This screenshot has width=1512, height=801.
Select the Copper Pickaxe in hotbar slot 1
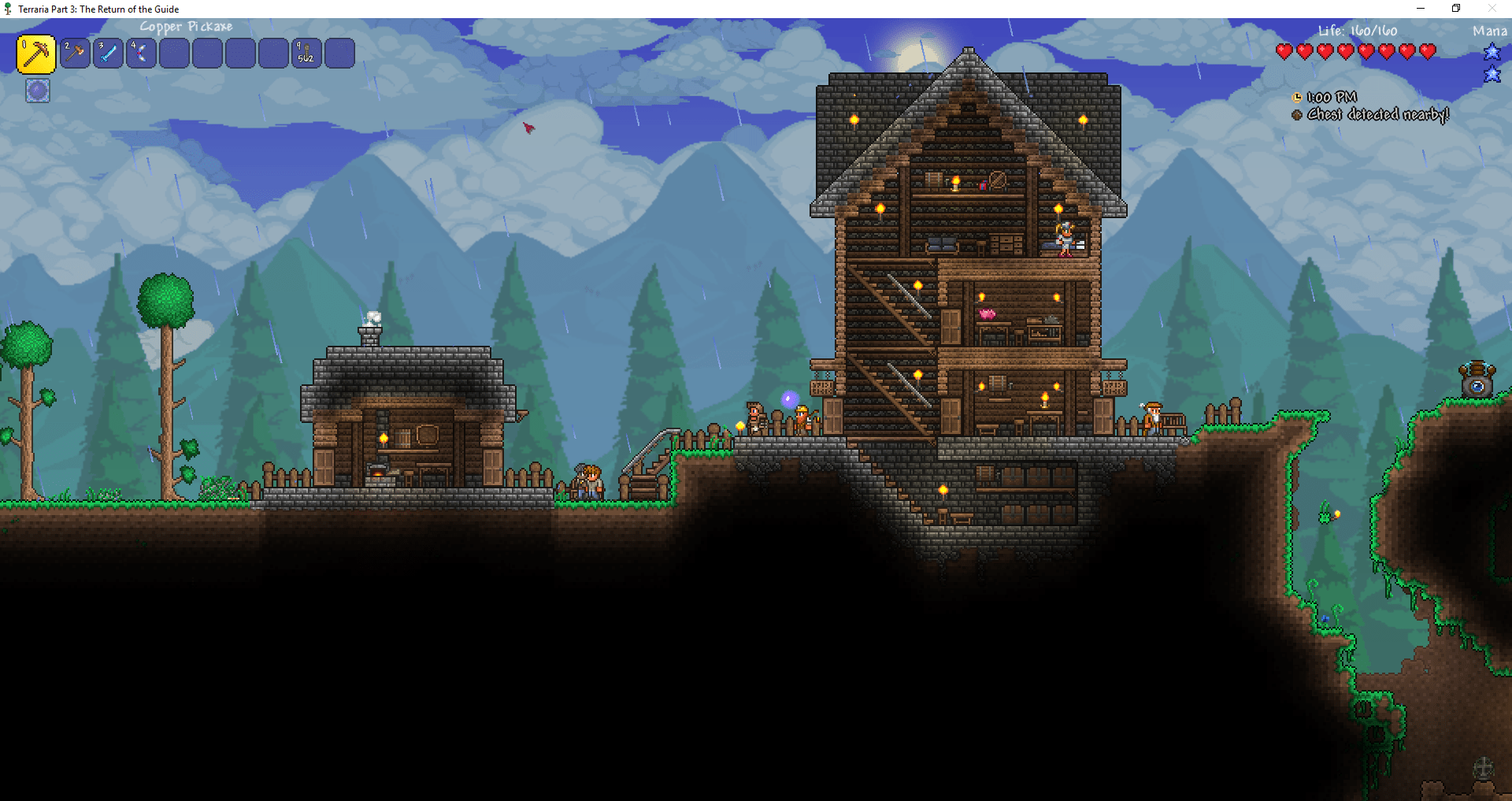36,54
